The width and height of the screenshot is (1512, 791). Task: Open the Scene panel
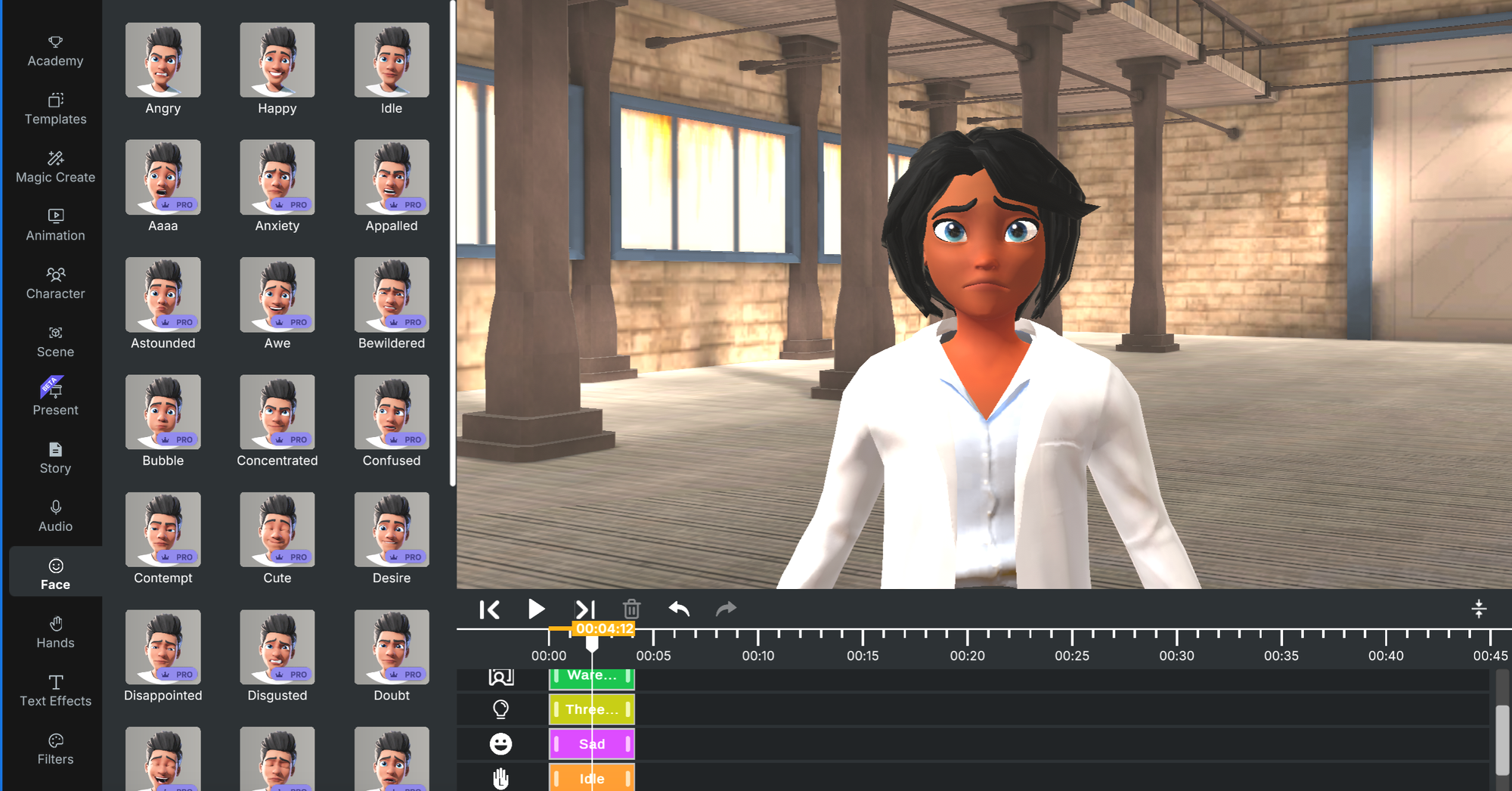54,341
